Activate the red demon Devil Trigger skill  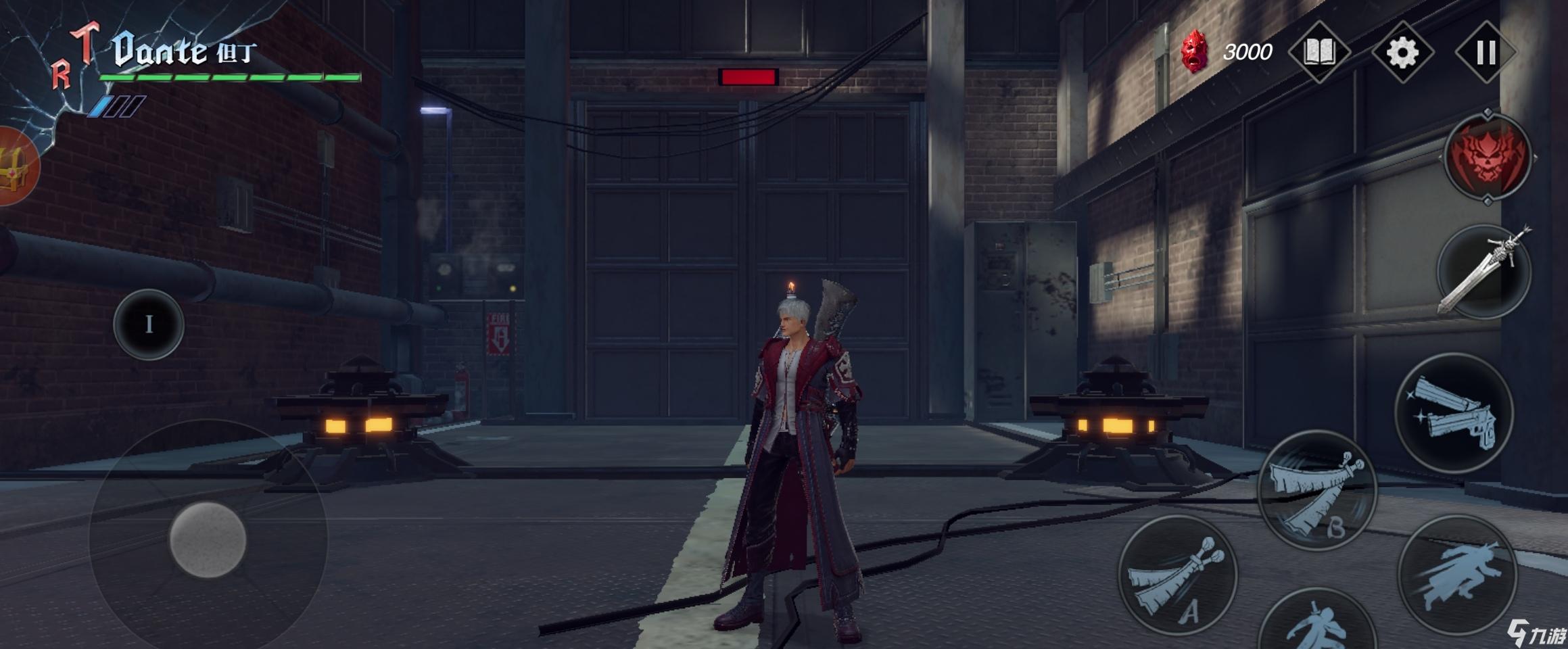1487,158
